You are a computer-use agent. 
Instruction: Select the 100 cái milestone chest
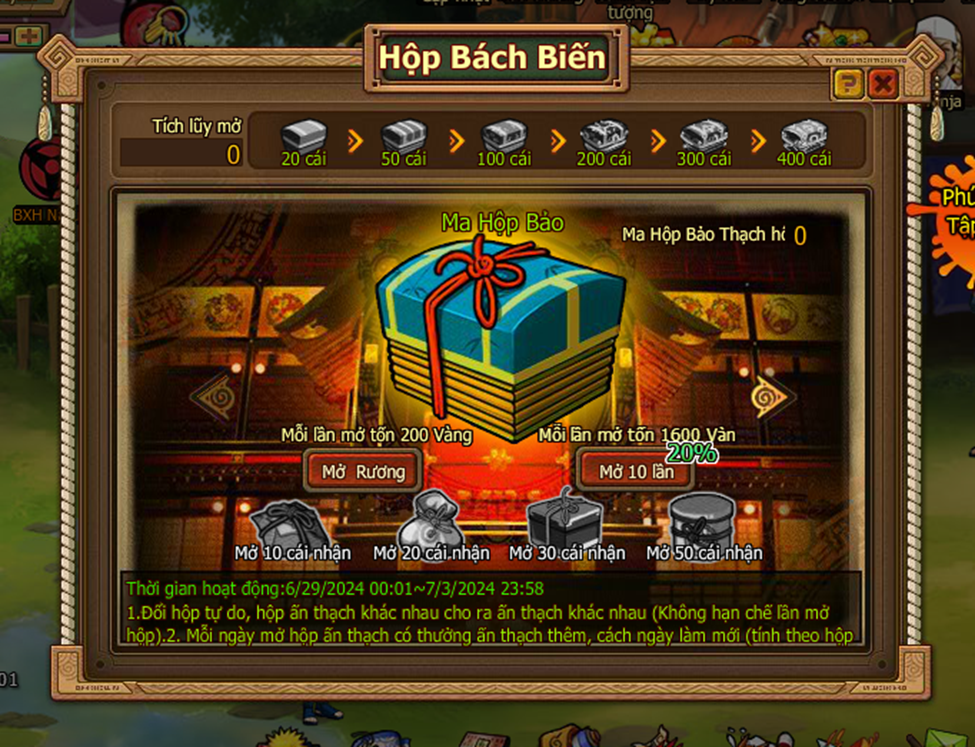pyautogui.click(x=504, y=136)
